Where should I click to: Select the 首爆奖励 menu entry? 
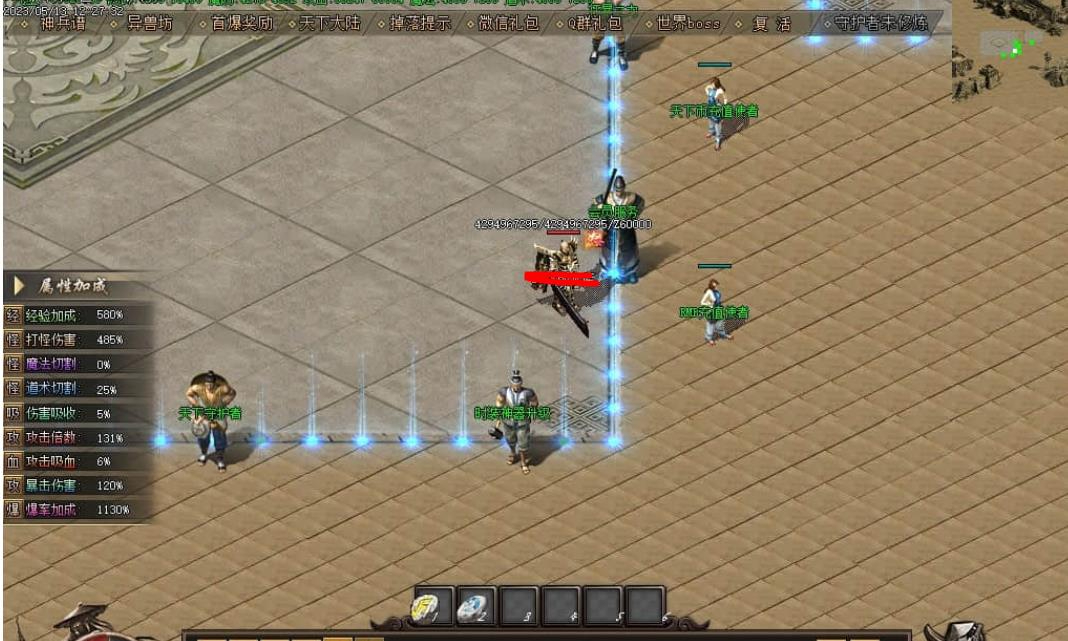[x=241, y=23]
